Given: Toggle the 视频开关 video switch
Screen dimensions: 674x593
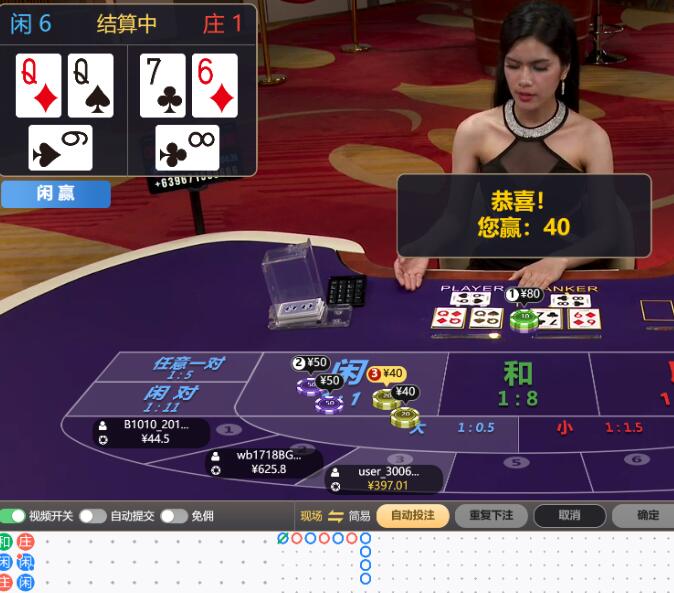Looking at the screenshot, I should pos(13,516).
